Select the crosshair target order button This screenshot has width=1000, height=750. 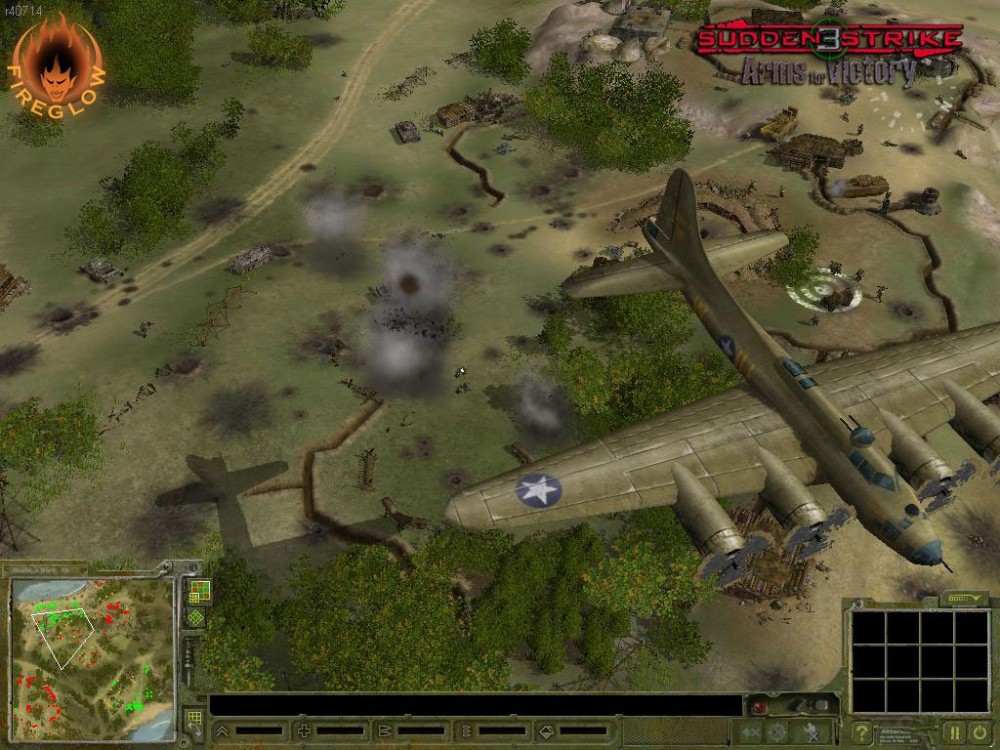pyautogui.click(x=777, y=732)
